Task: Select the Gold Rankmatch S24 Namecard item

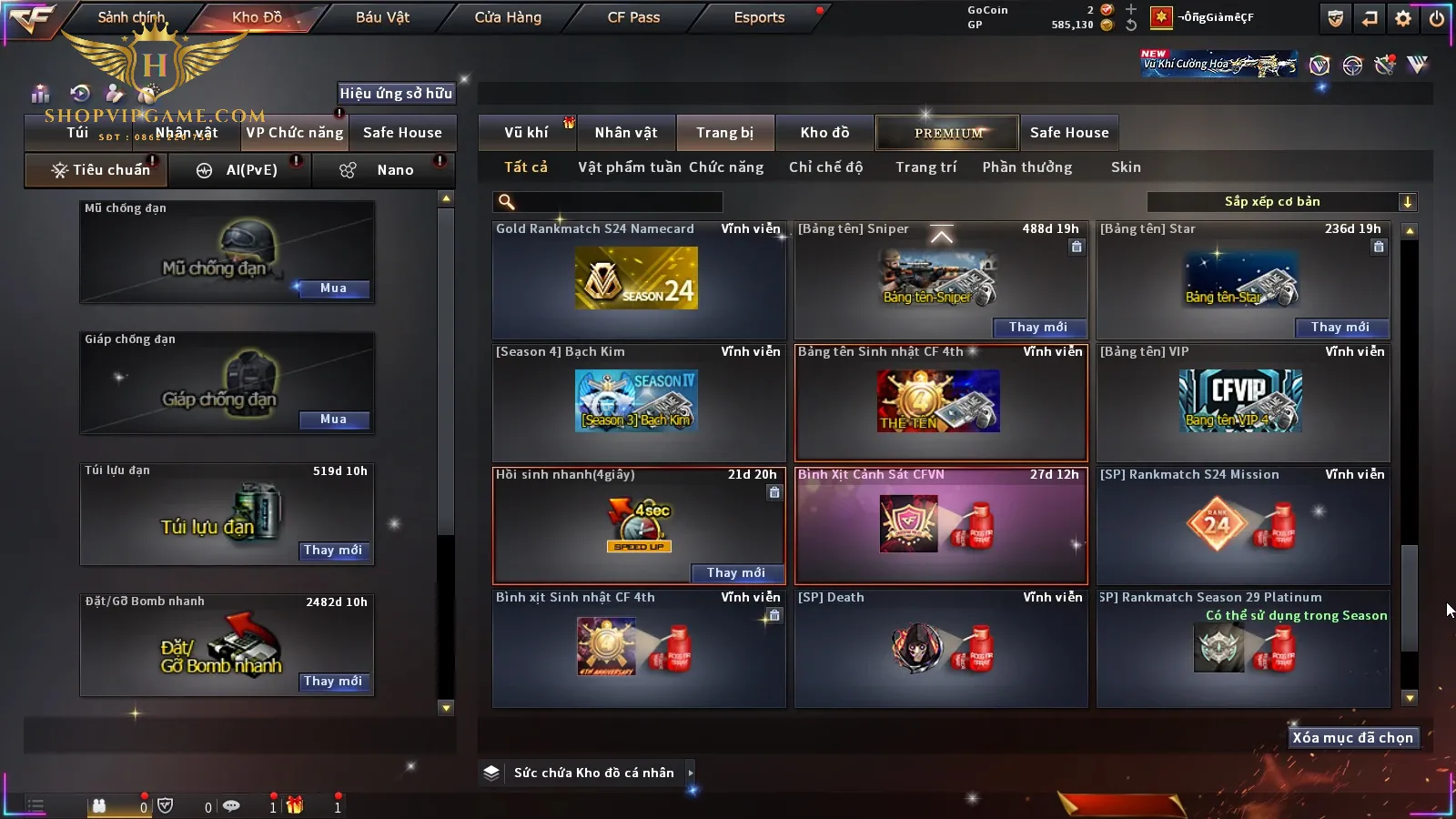Action: pos(638,279)
